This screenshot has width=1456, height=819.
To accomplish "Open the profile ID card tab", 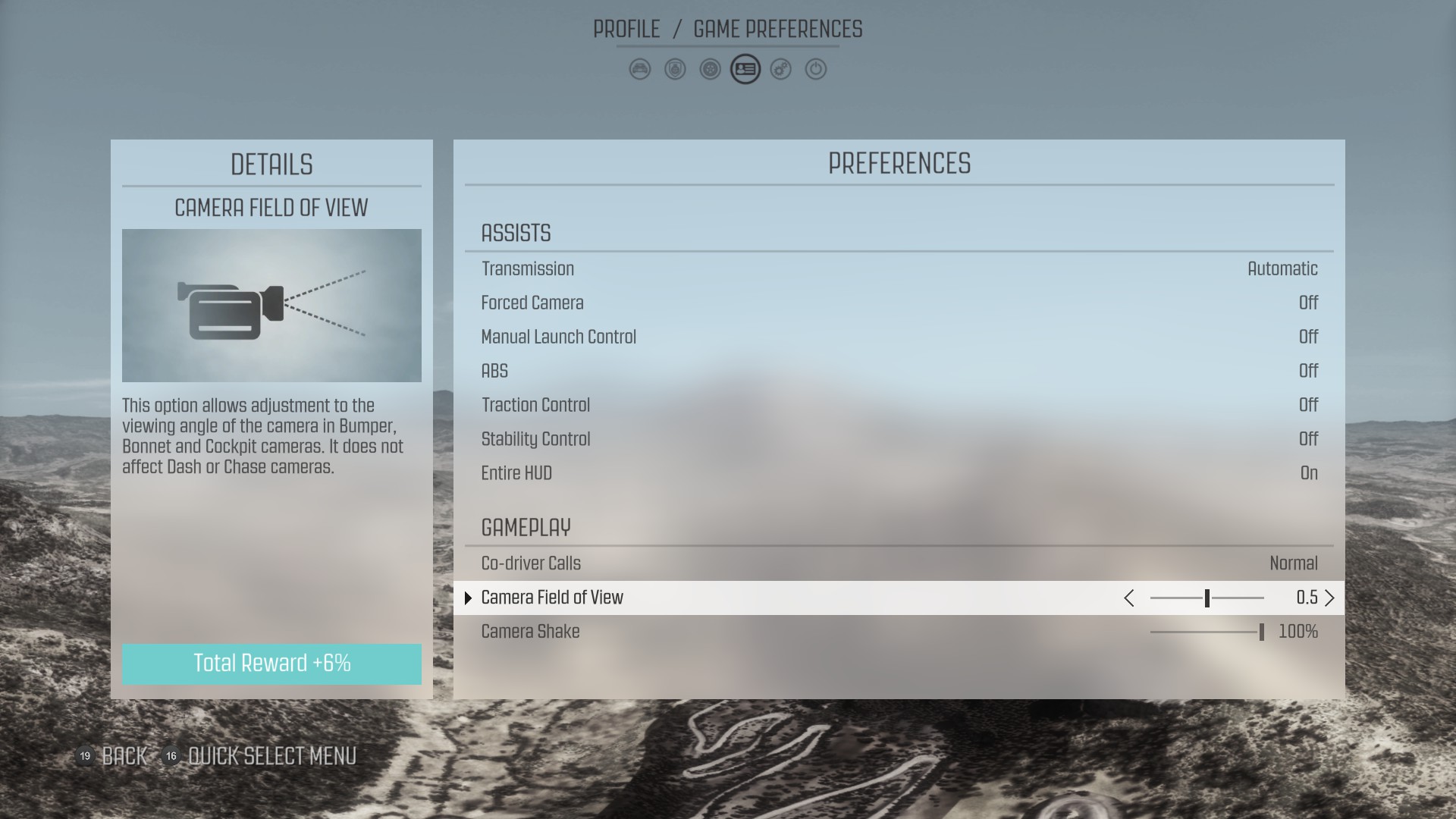I will (745, 70).
